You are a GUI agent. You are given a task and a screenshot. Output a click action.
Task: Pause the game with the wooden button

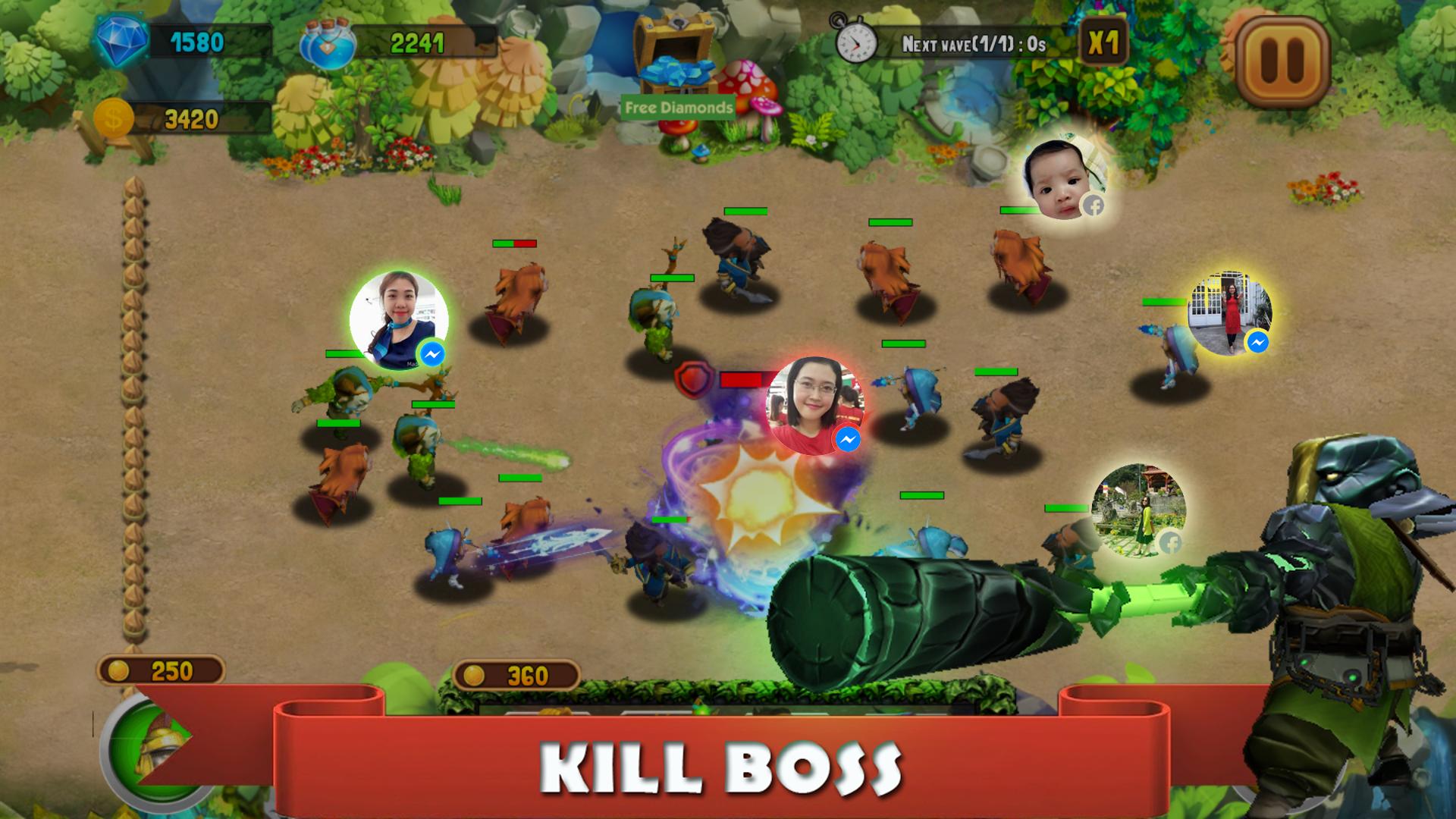(1283, 60)
